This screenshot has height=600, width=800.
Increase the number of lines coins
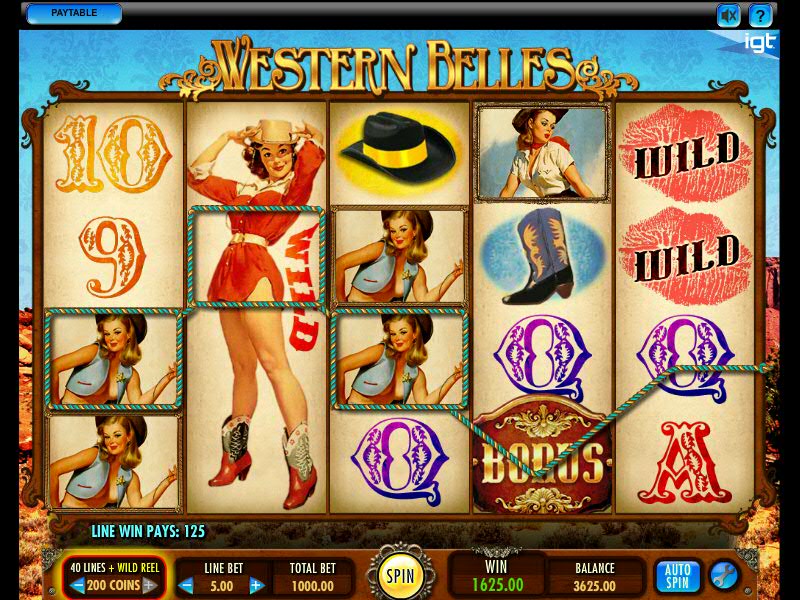point(149,586)
